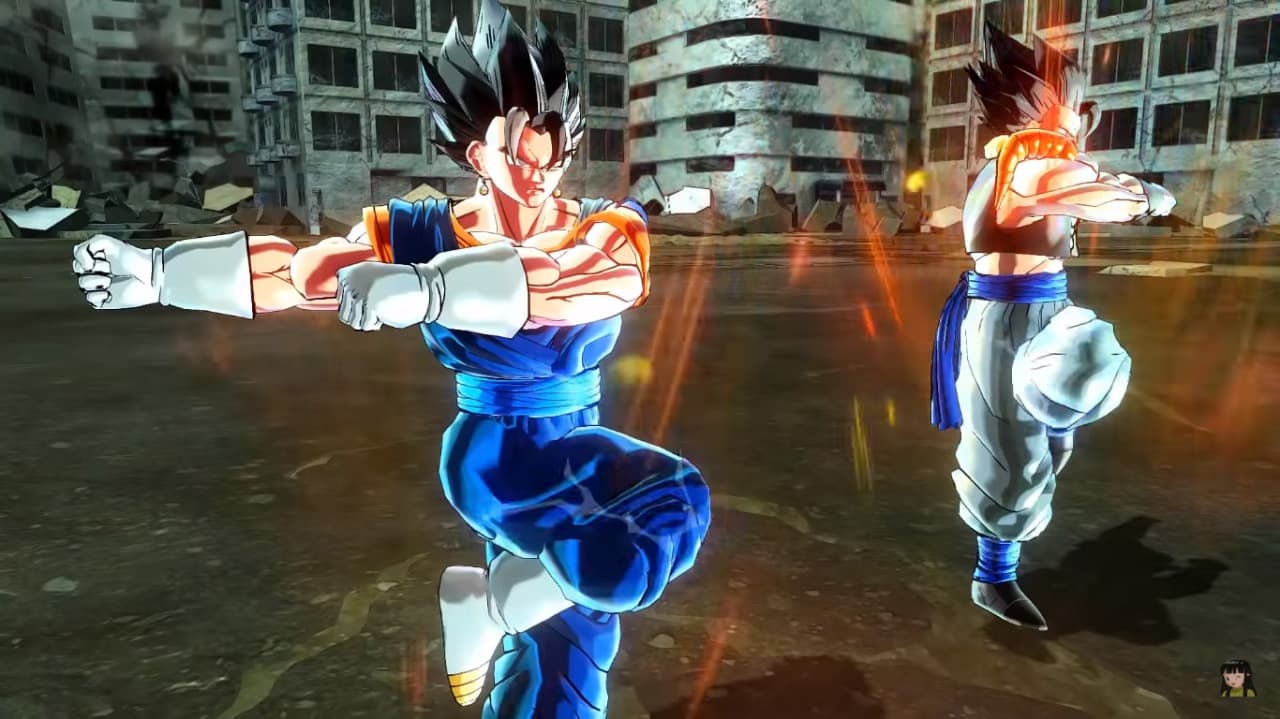Click the channel avatar watermark

pos(1237,679)
